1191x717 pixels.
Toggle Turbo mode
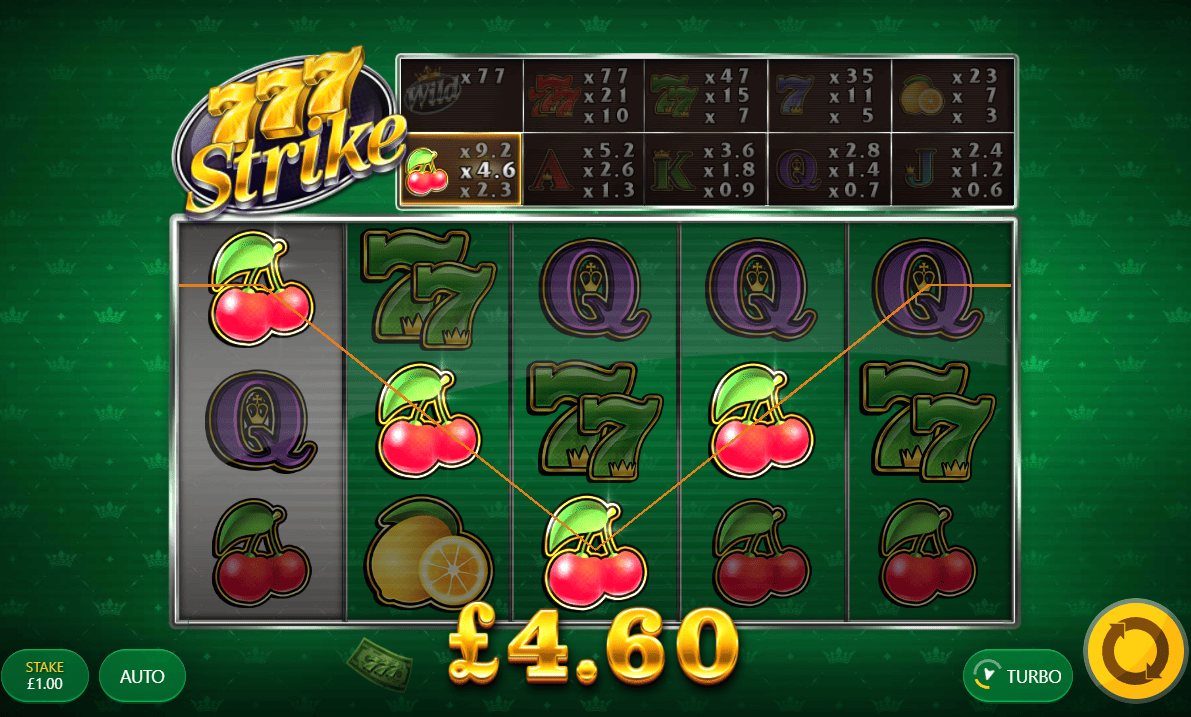pos(1018,676)
